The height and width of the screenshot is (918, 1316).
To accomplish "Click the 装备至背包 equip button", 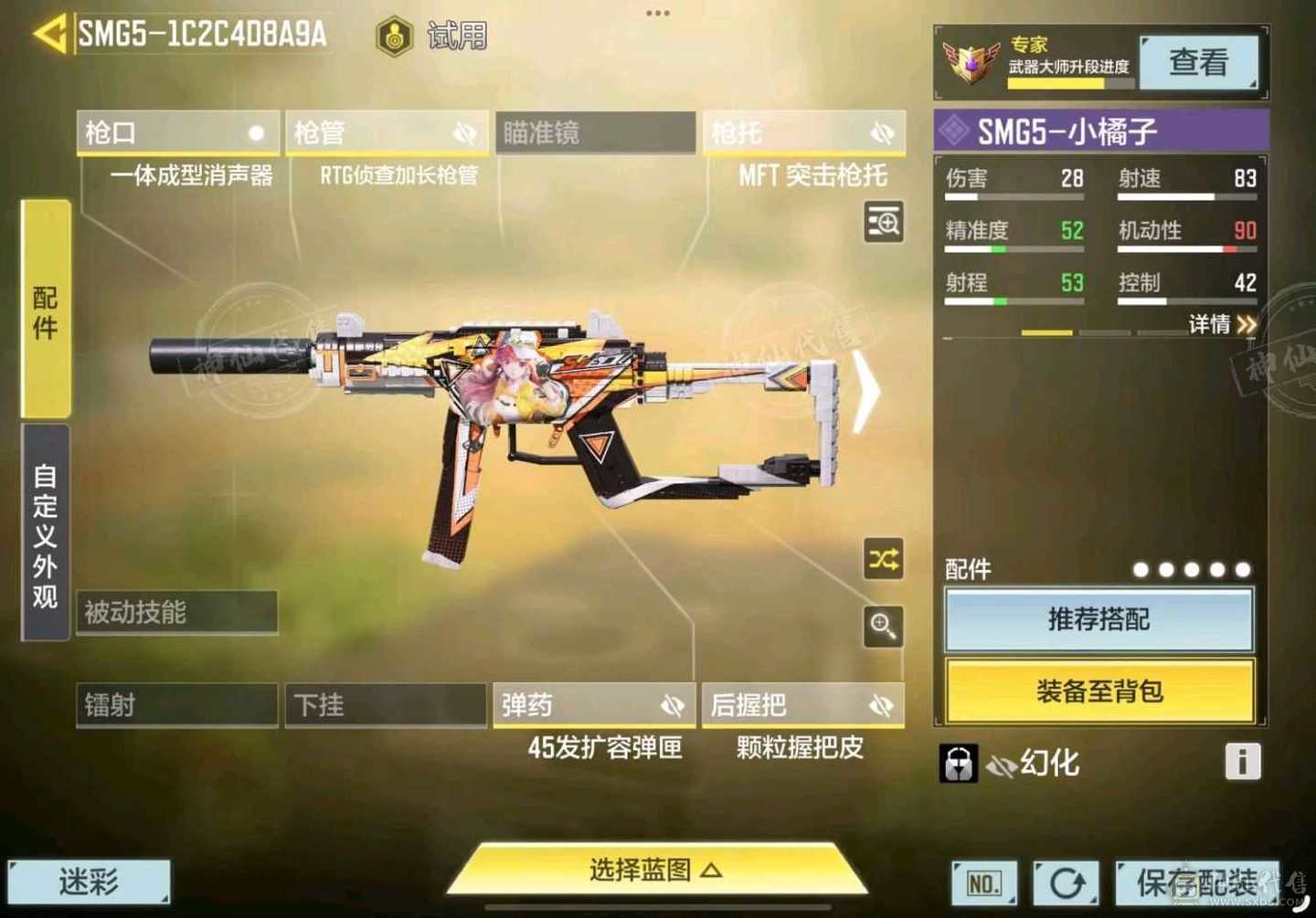I will click(x=1099, y=693).
